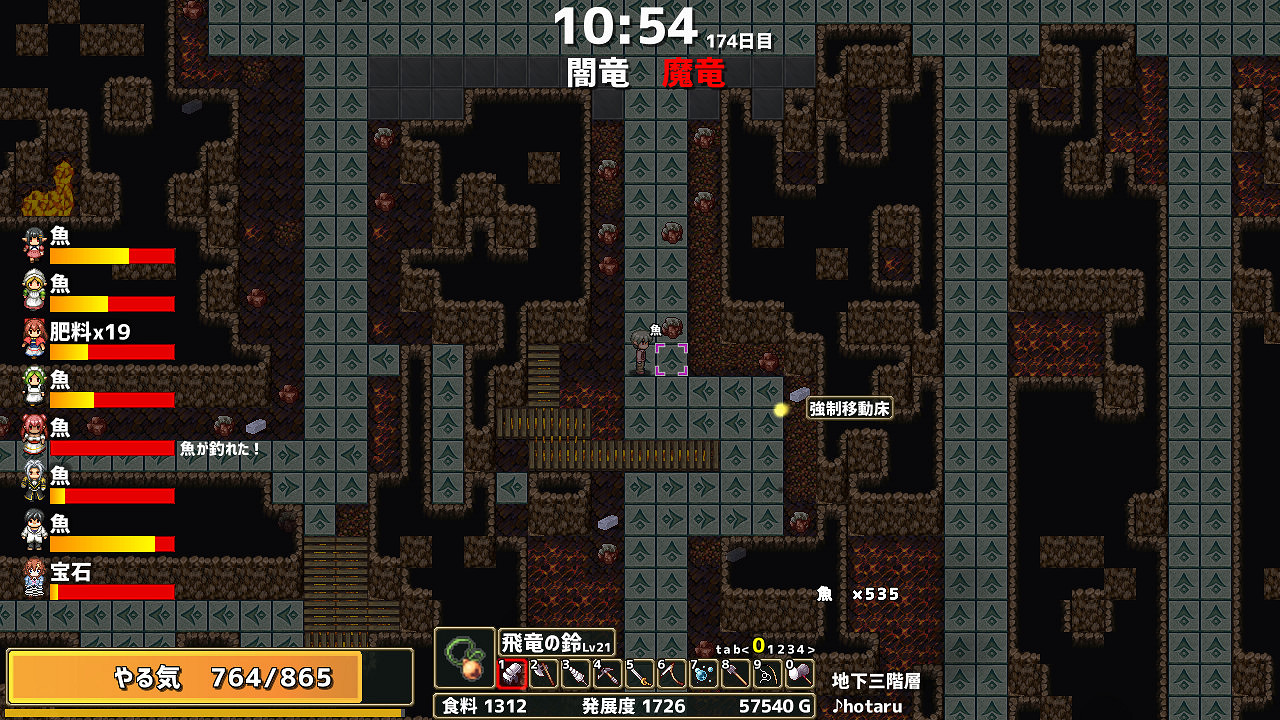Screen dimensions: 1280x720
Task: Select the axe in hotbar slot 2
Action: click(545, 673)
